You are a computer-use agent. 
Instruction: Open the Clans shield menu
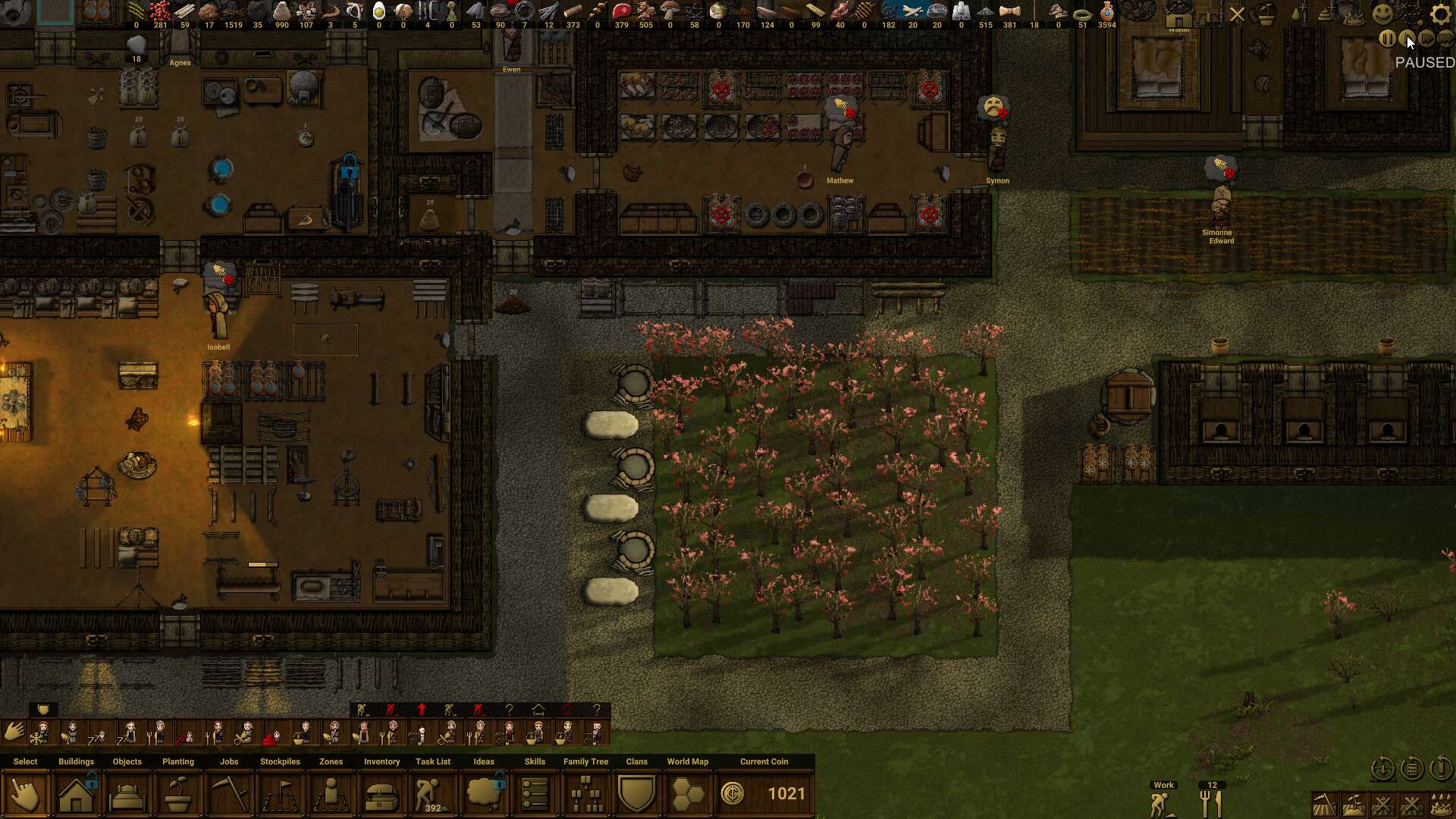point(636,794)
